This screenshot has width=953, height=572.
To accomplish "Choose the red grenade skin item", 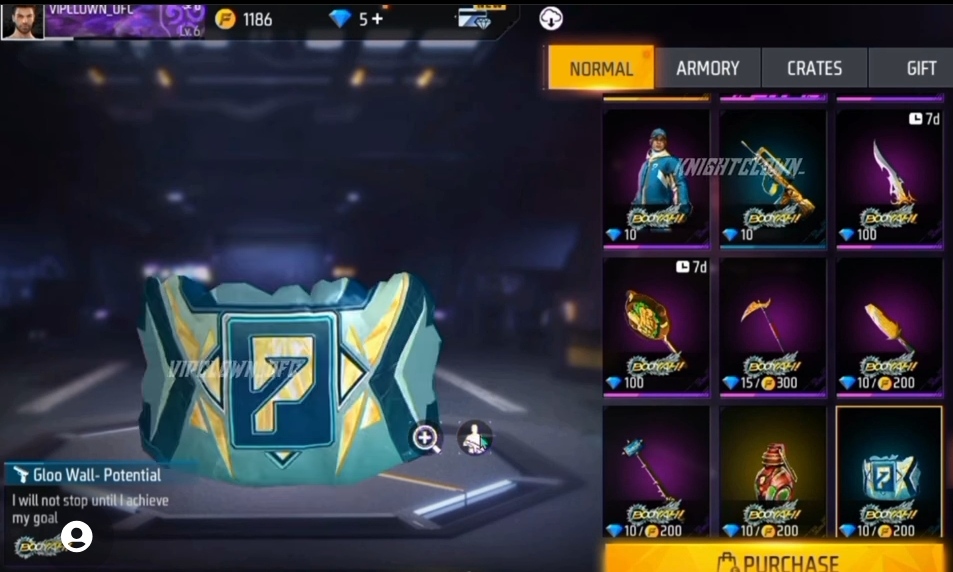I will pyautogui.click(x=772, y=472).
